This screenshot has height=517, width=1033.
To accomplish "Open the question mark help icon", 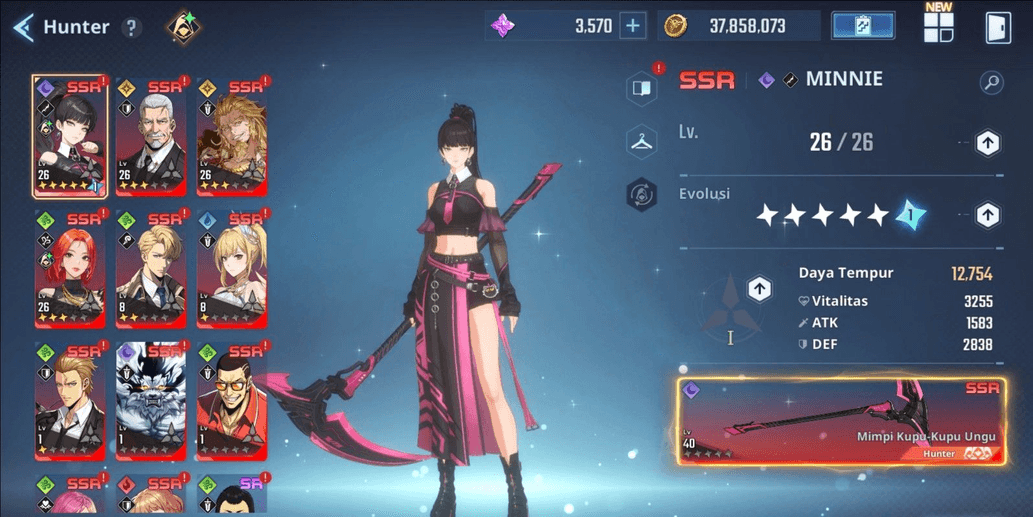I will pos(131,27).
